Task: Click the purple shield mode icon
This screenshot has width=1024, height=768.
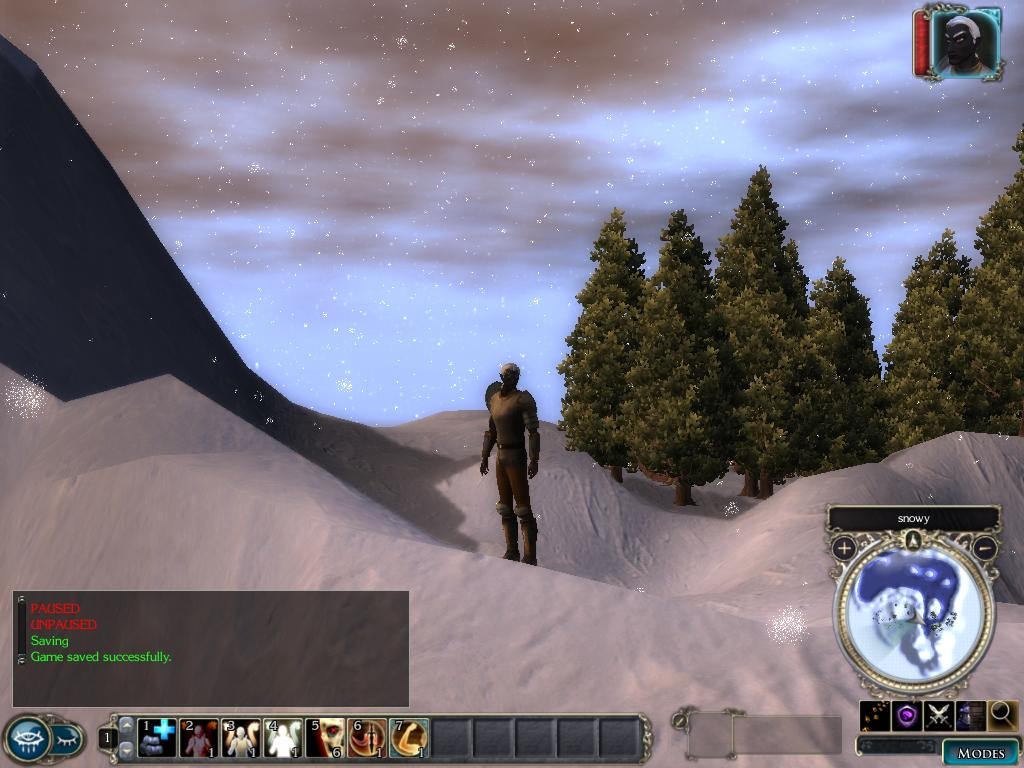Action: [907, 715]
